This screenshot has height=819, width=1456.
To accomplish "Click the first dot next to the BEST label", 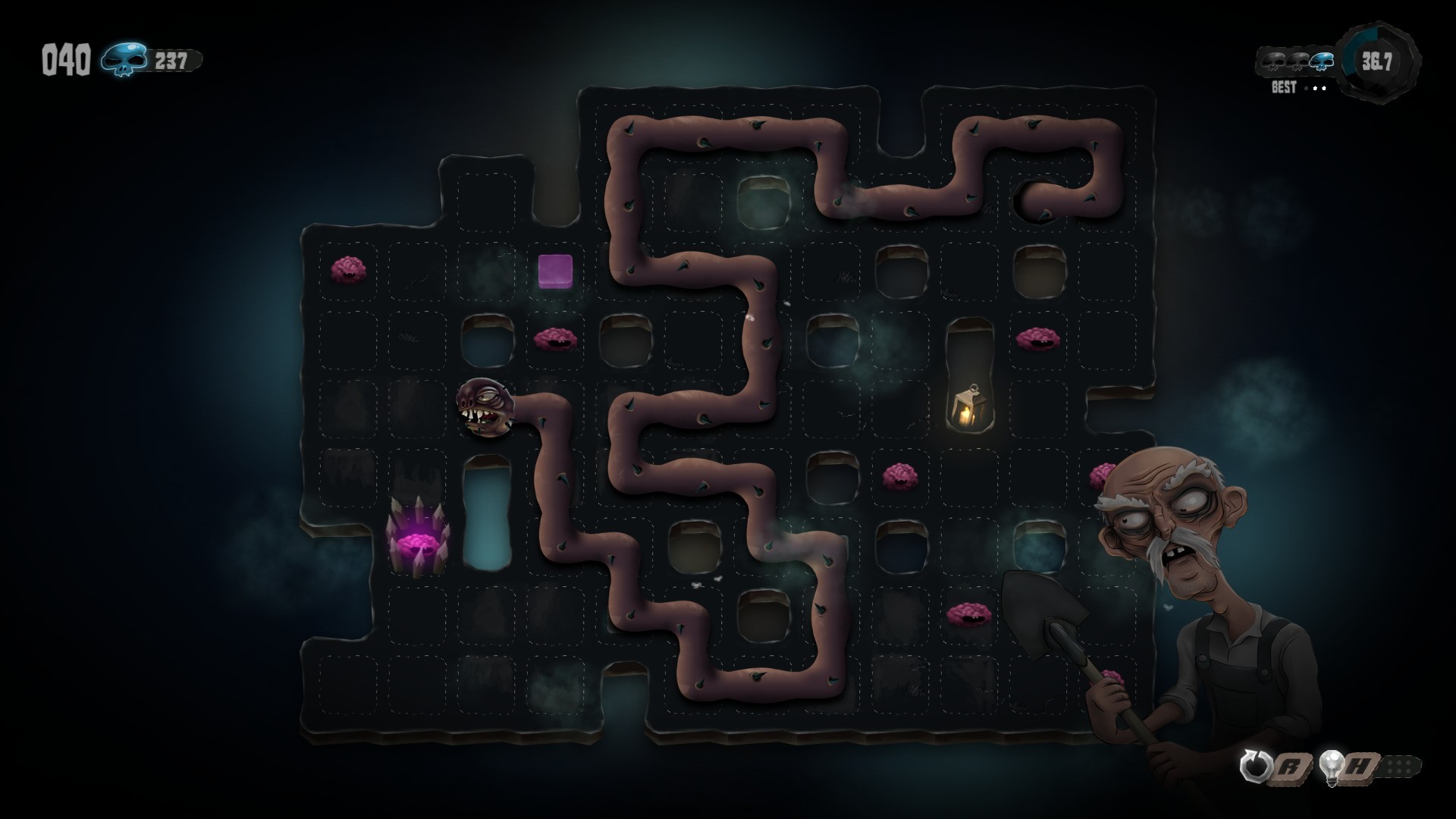I will (1306, 89).
